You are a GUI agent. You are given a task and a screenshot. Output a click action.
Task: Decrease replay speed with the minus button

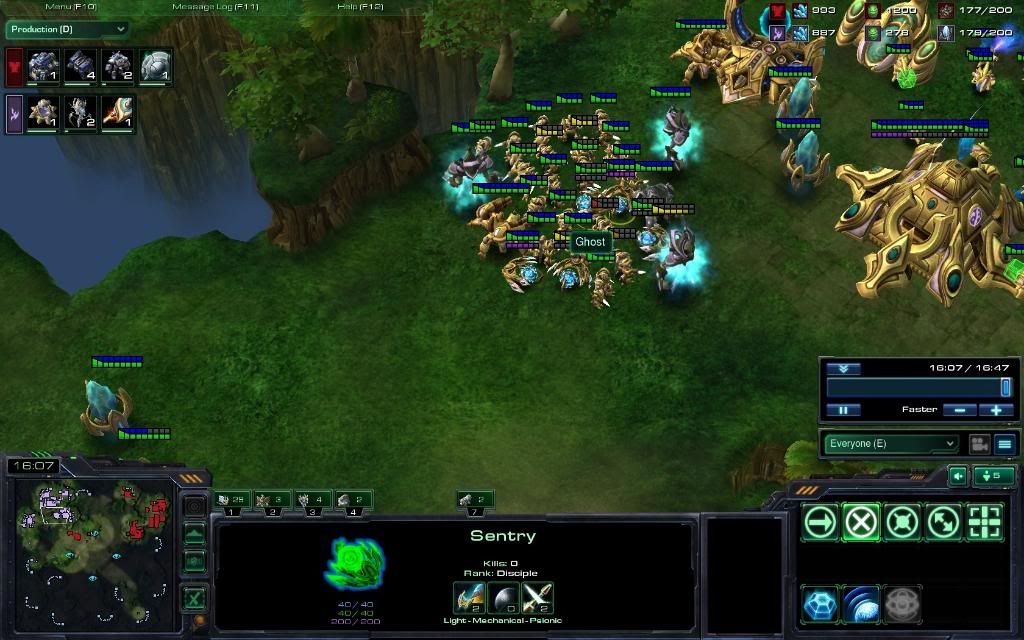tap(959, 410)
